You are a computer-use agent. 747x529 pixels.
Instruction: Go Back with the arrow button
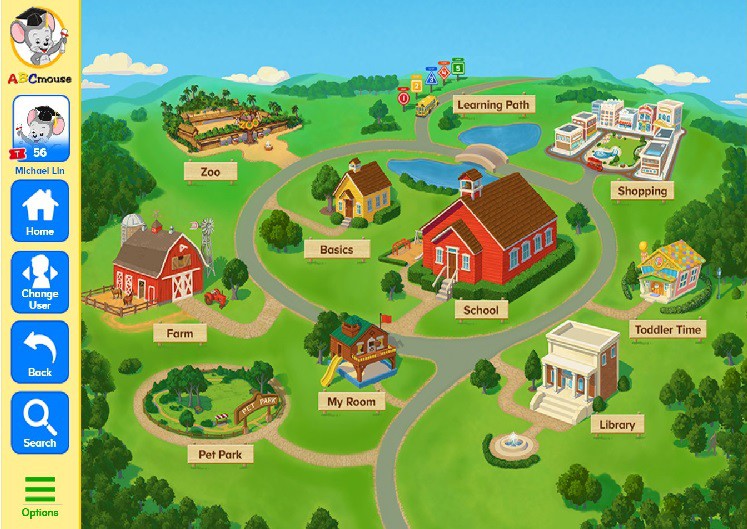coord(40,352)
